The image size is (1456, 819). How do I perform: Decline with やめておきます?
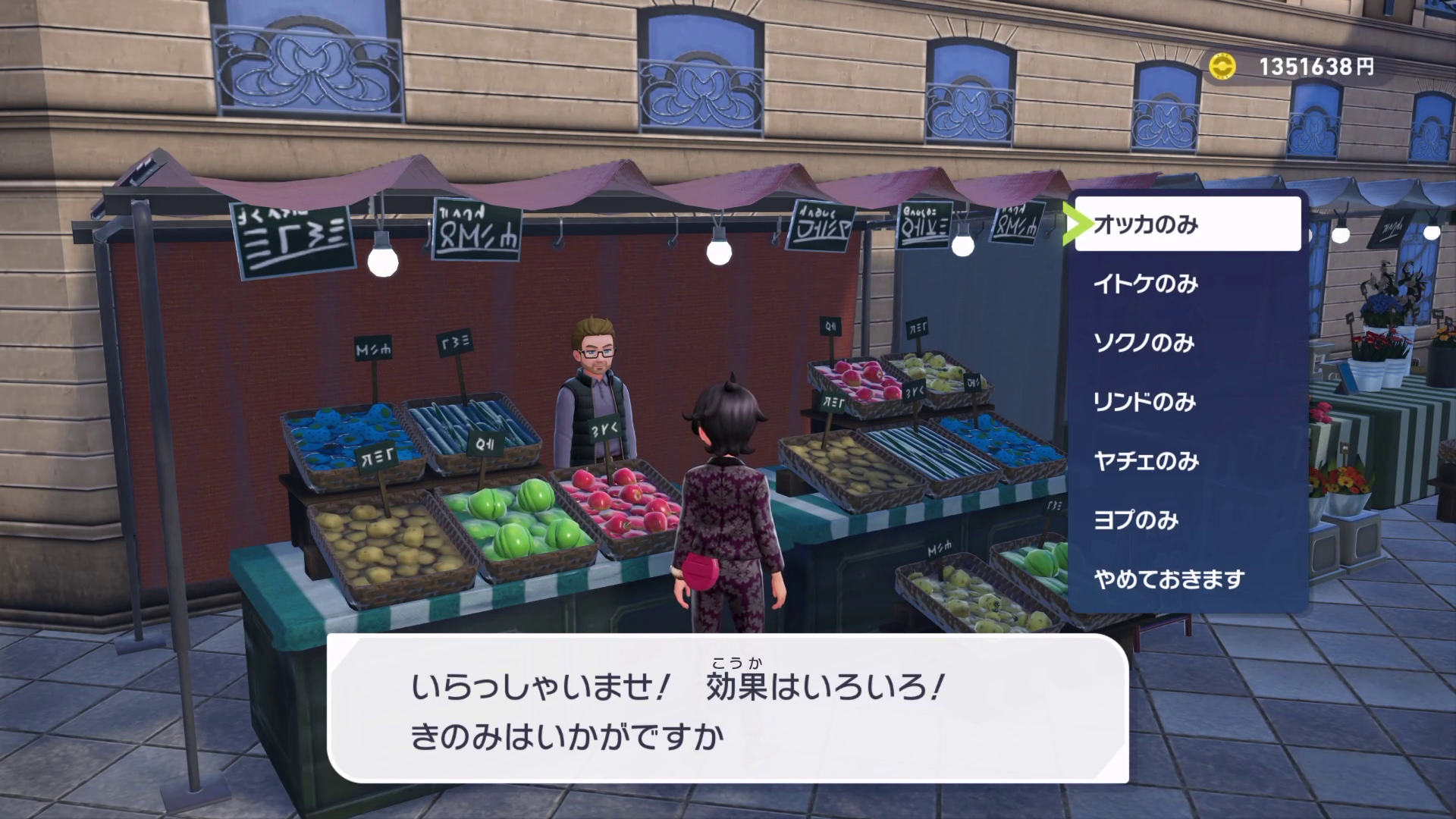(x=1187, y=579)
